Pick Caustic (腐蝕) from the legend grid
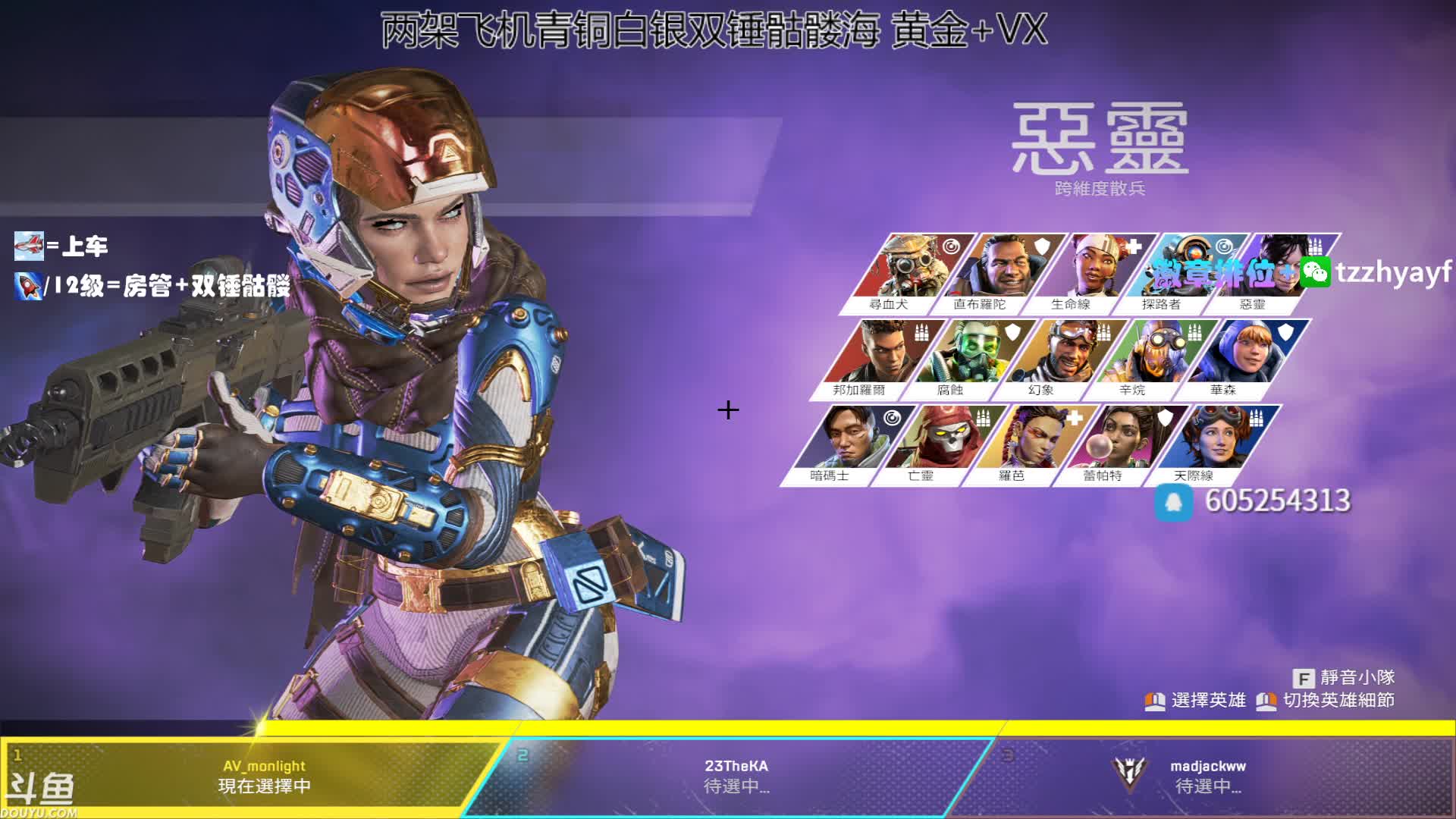Screen dimensions: 1456x819 968,359
